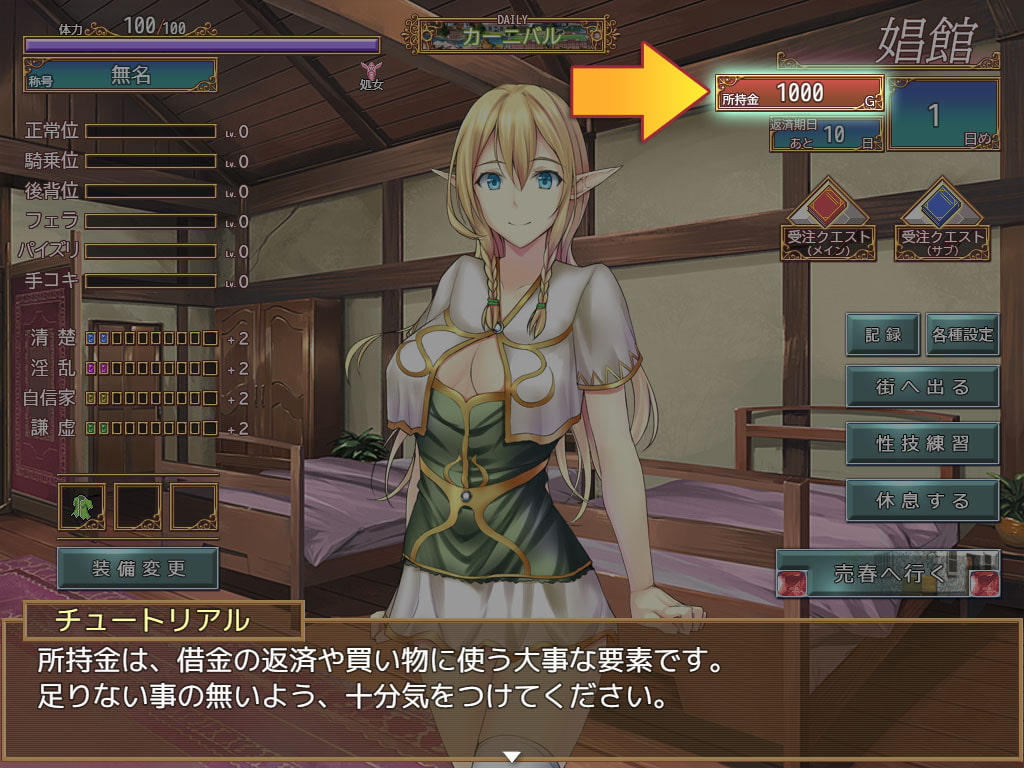Image resolution: width=1024 pixels, height=768 pixels.
Task: Open the 各種設定 settings menu
Action: tap(962, 334)
